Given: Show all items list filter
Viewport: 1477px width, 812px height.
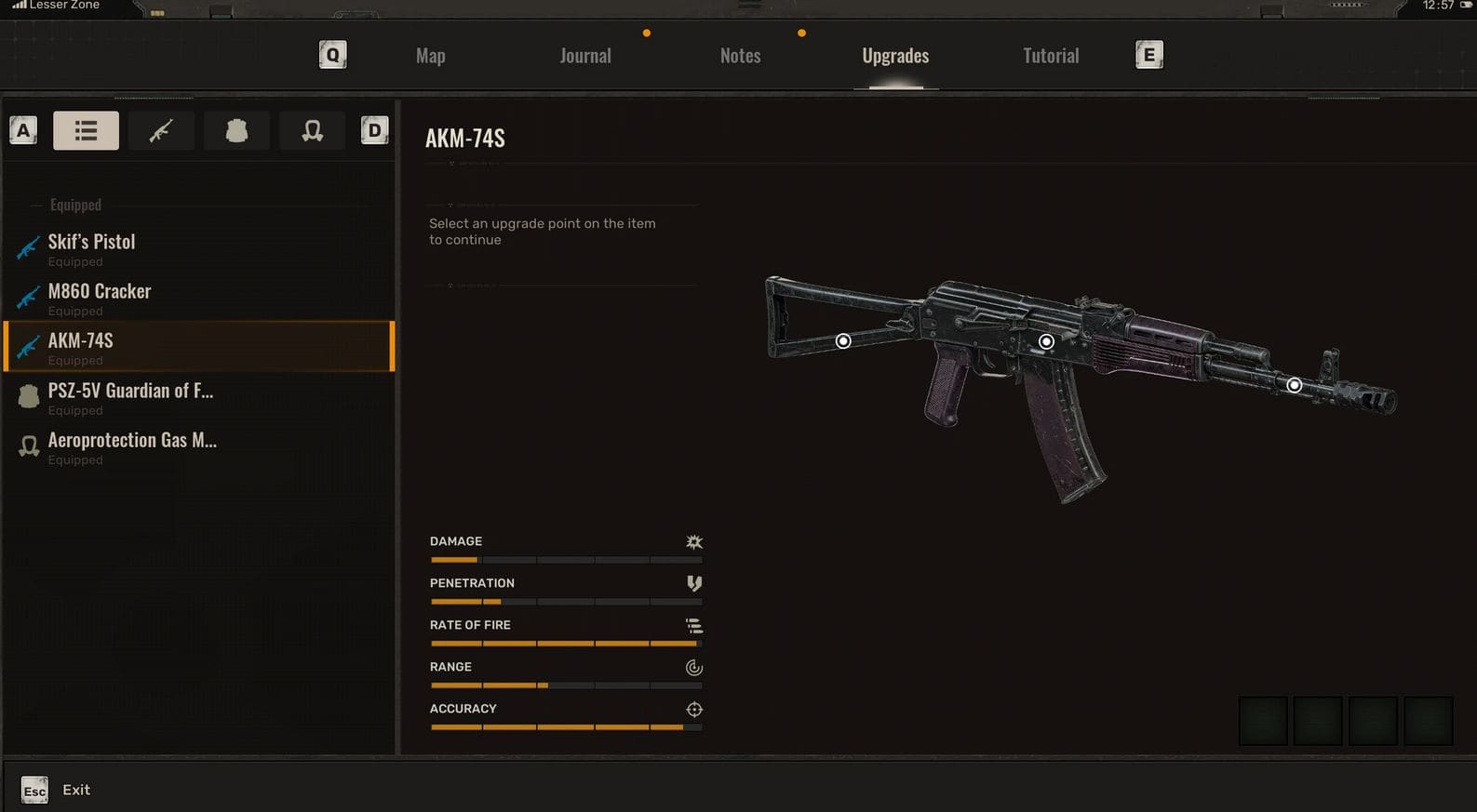Looking at the screenshot, I should [86, 130].
